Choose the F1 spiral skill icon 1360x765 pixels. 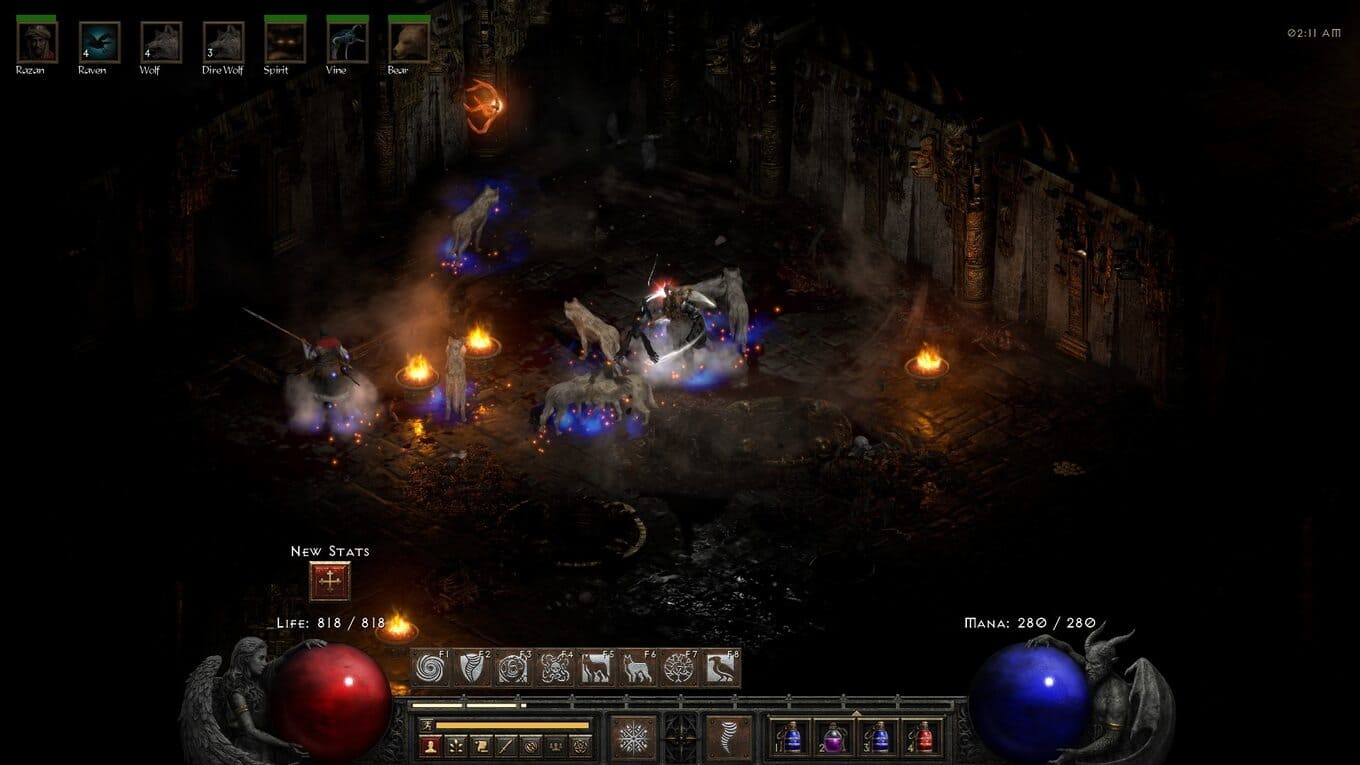(431, 668)
